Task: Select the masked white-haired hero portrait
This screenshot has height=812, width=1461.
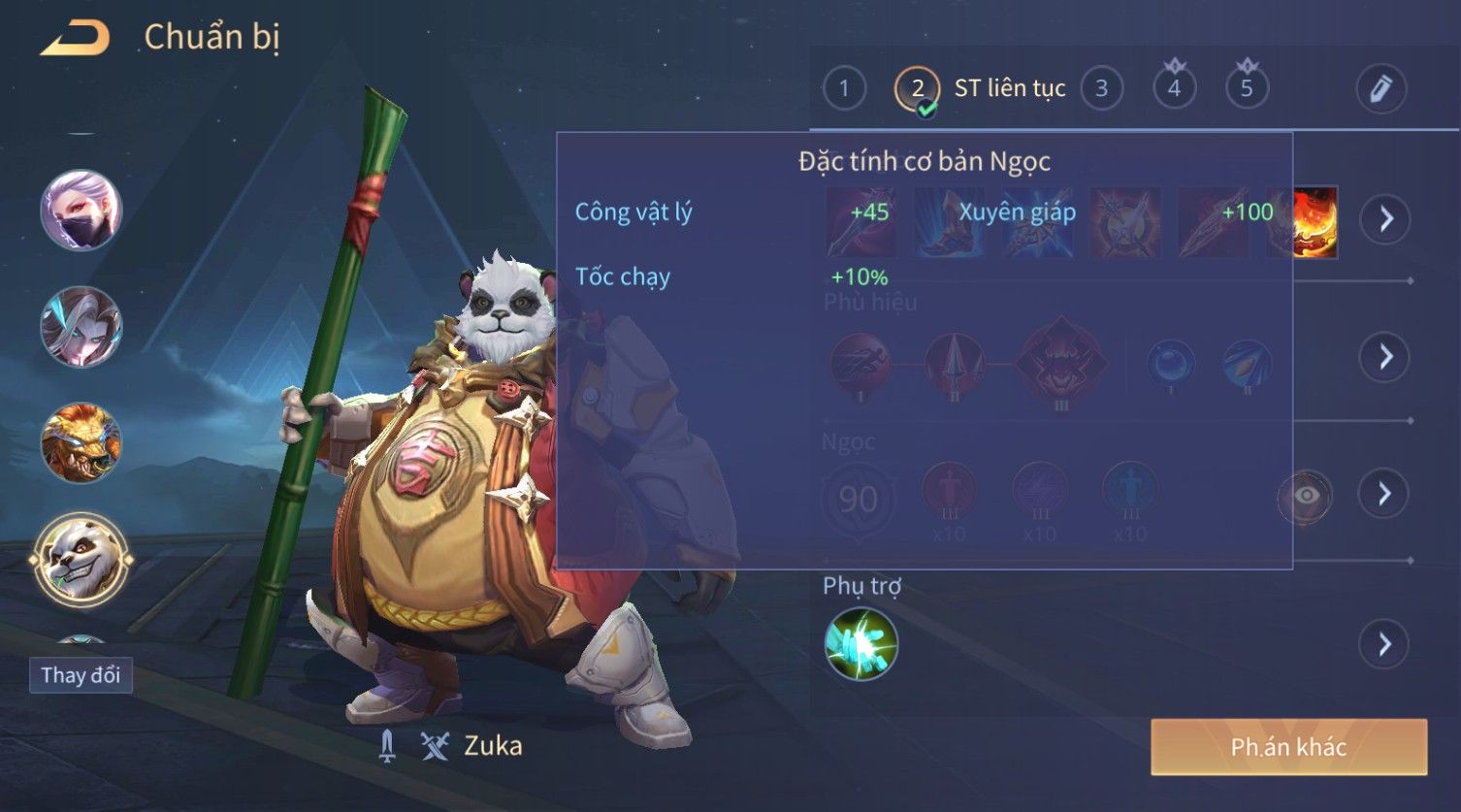Action: pyautogui.click(x=81, y=210)
